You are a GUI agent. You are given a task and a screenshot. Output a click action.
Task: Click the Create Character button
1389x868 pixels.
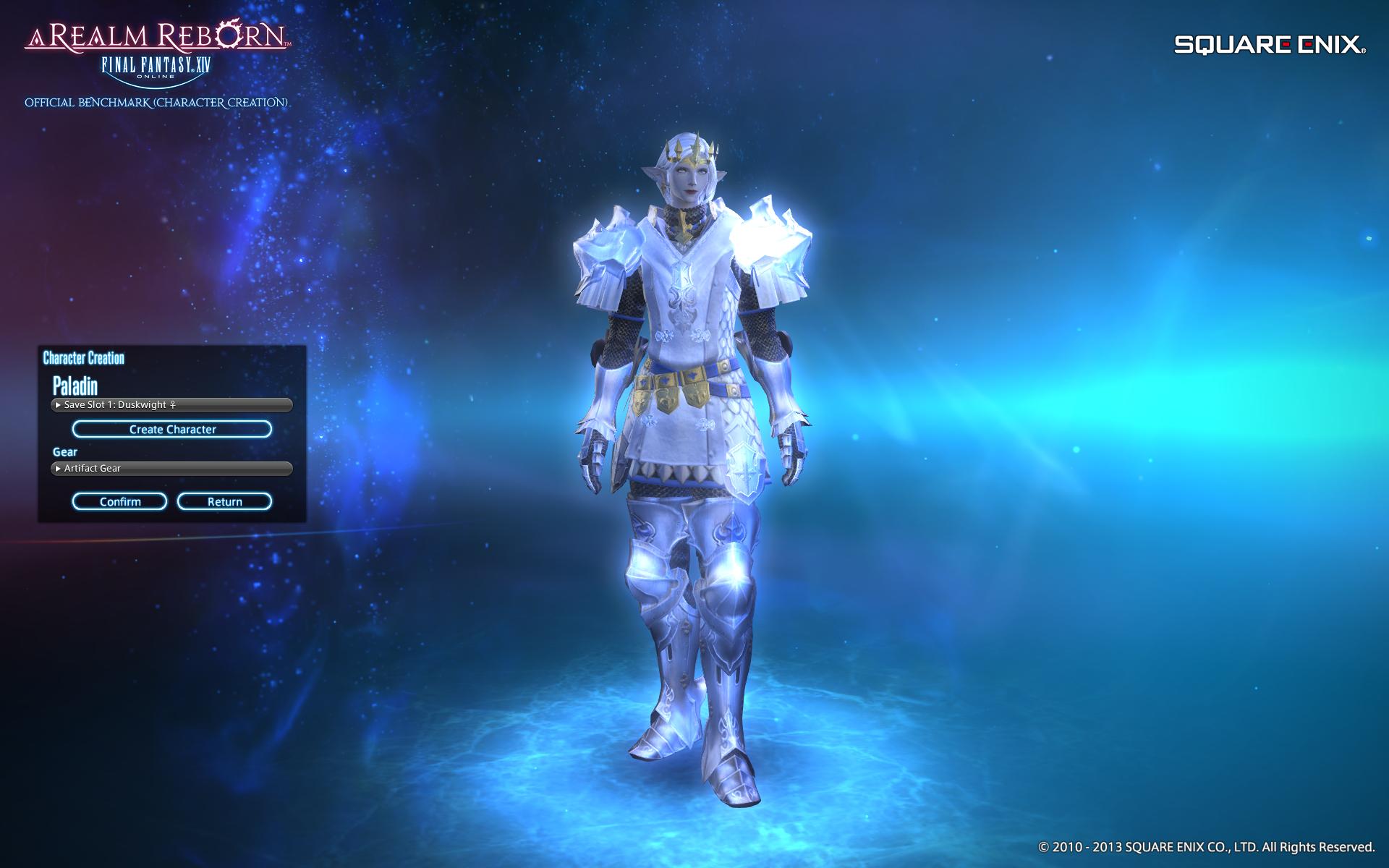(x=172, y=430)
